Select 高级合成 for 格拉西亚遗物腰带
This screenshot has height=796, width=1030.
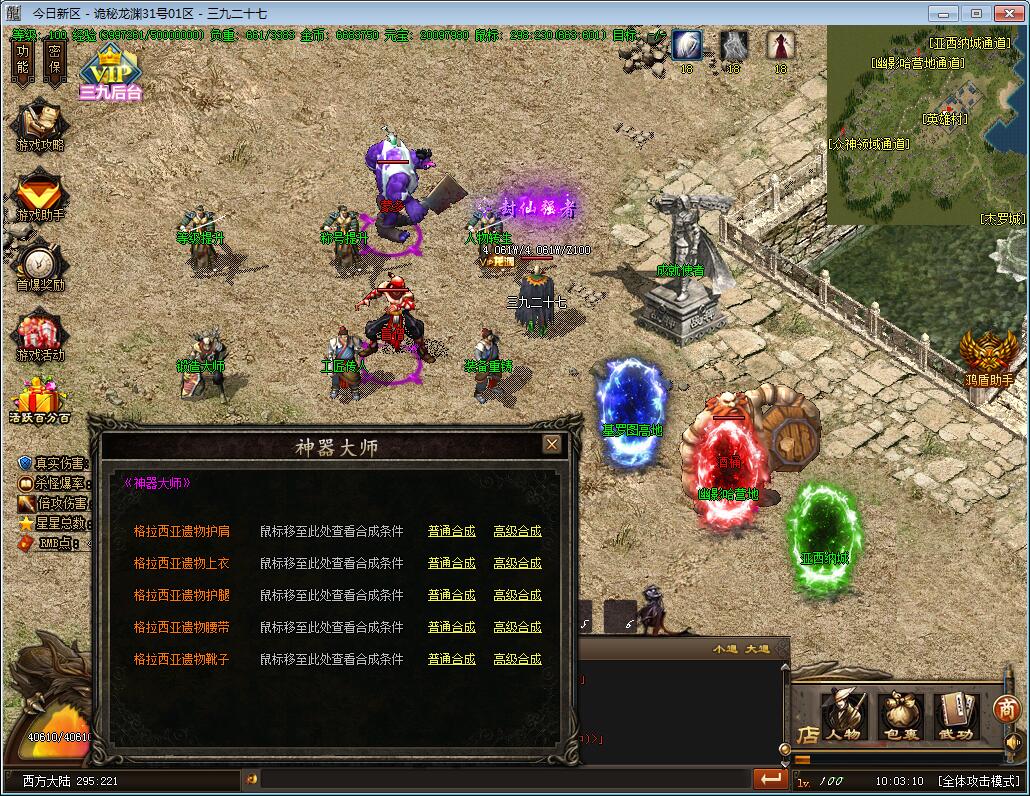(517, 627)
